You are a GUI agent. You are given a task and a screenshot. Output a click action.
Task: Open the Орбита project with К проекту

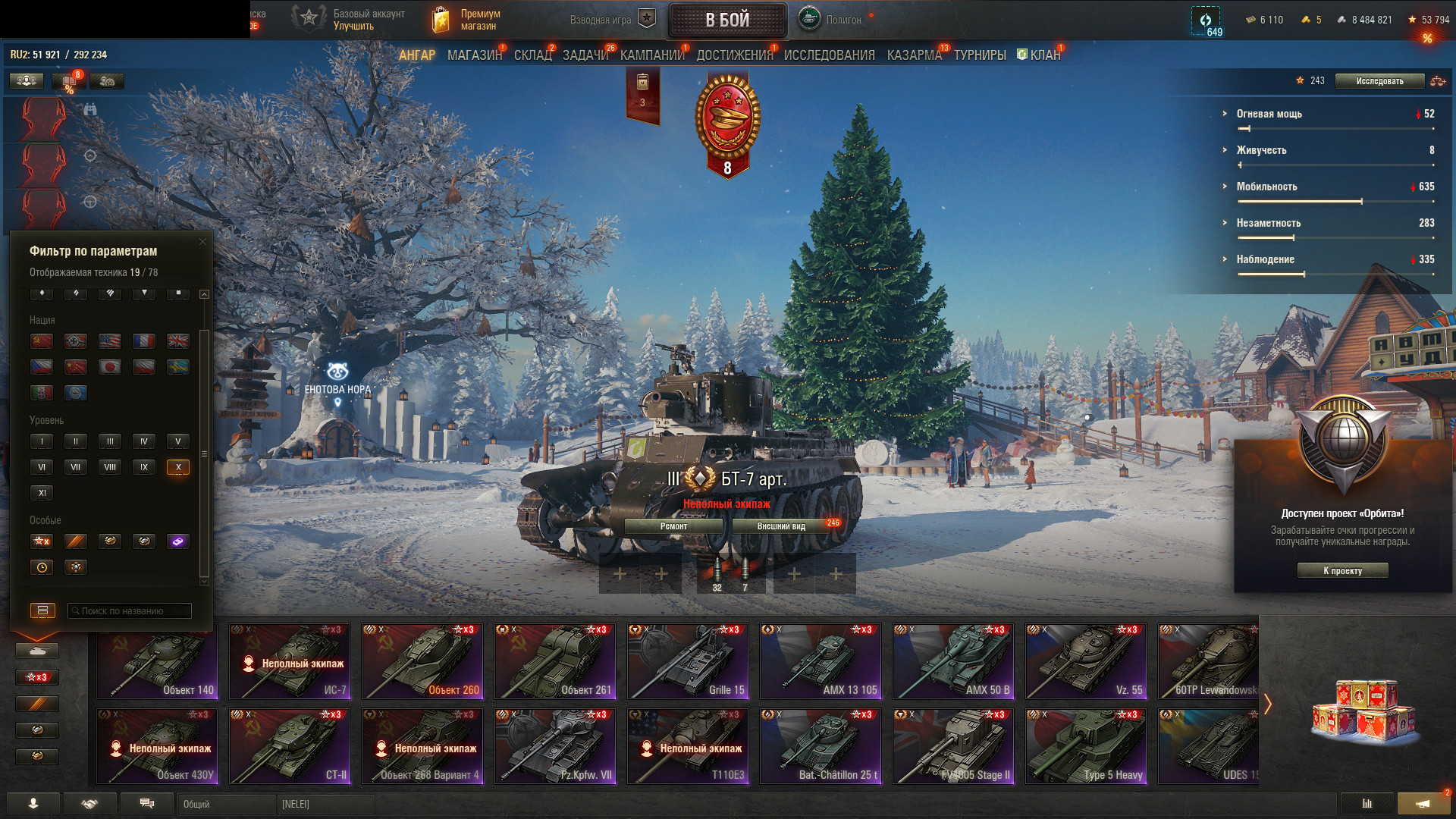pos(1342,571)
